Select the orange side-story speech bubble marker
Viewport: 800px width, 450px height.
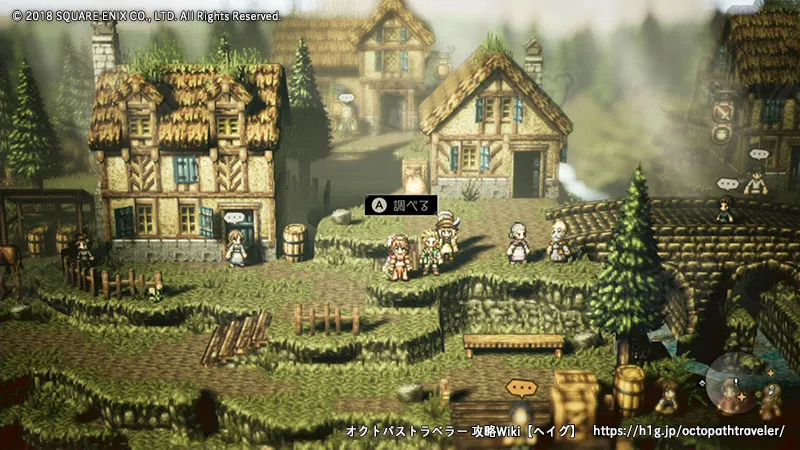(x=521, y=387)
